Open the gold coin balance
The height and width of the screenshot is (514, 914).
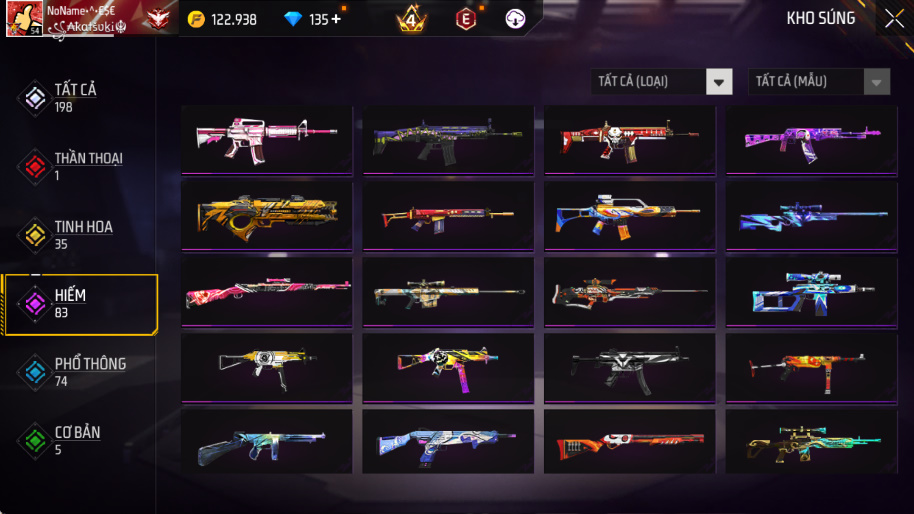(223, 19)
